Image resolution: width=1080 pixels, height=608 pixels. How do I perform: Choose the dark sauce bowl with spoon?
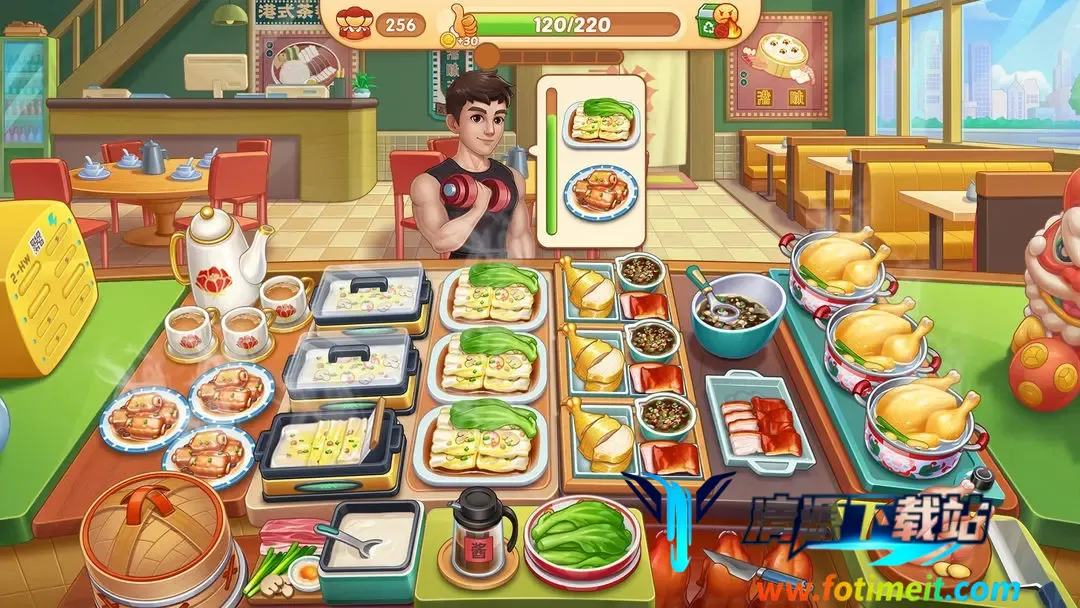737,313
